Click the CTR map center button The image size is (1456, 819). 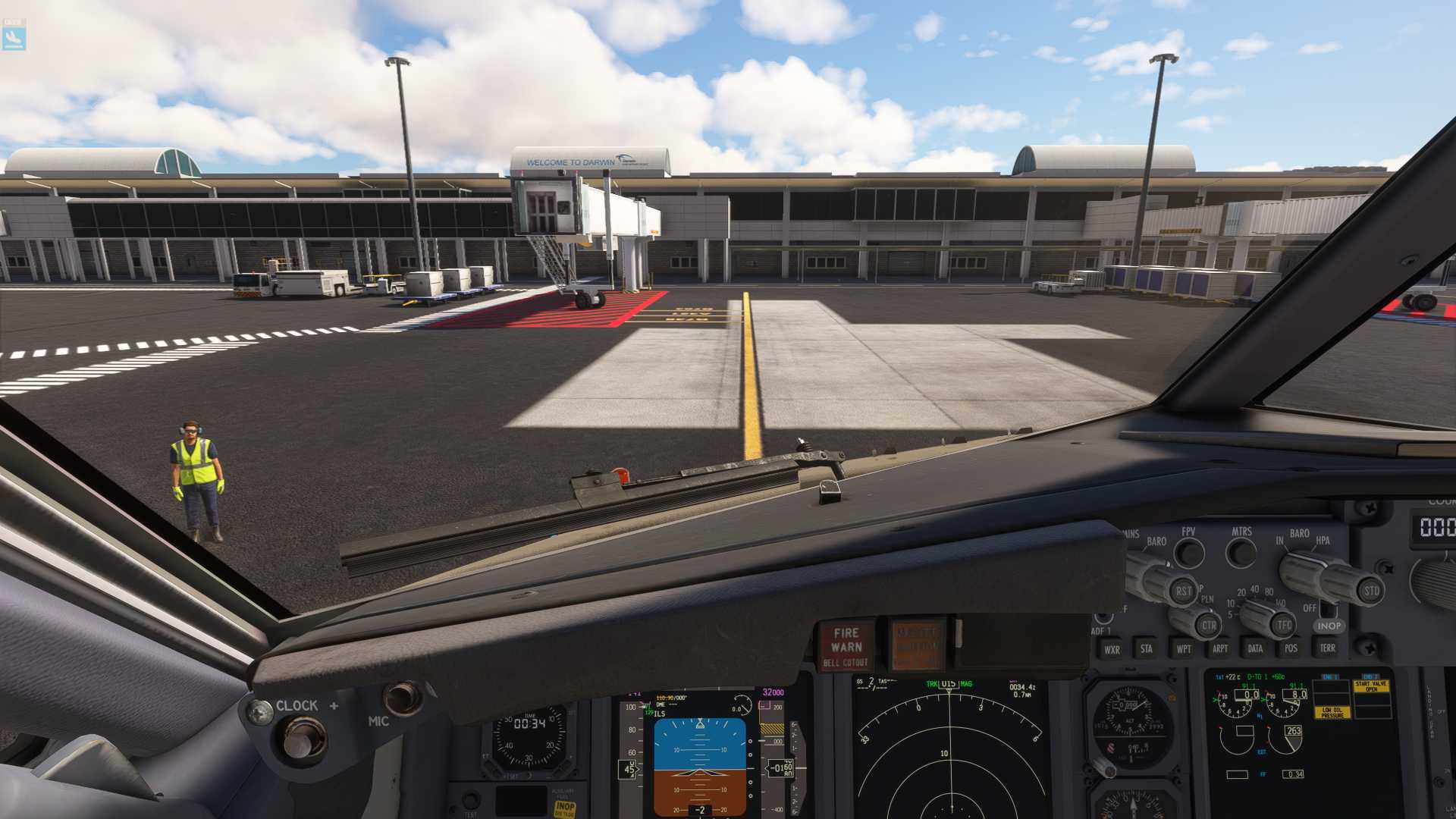(1208, 626)
